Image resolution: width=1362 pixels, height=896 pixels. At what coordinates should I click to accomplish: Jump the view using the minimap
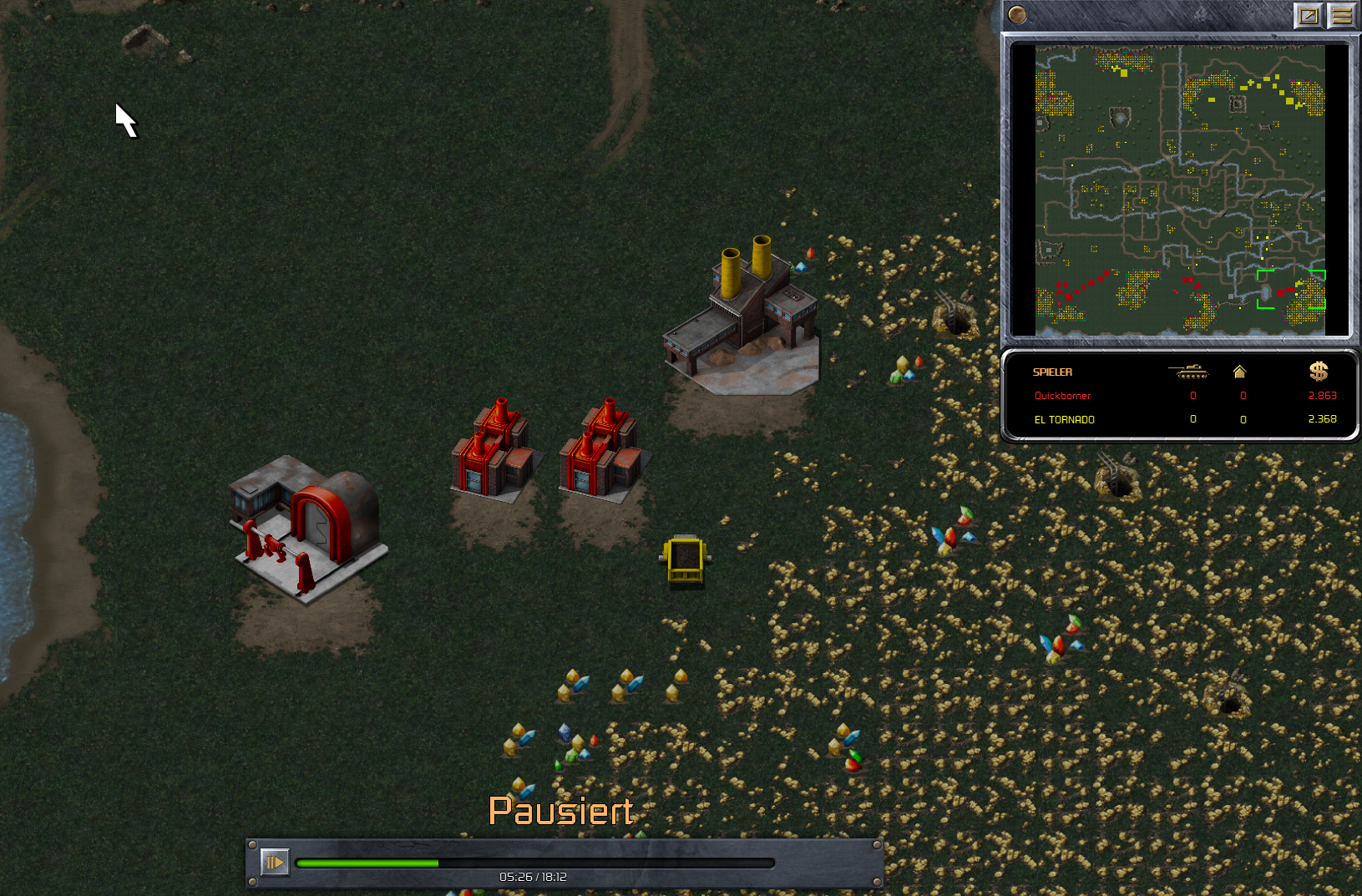[x=1179, y=190]
